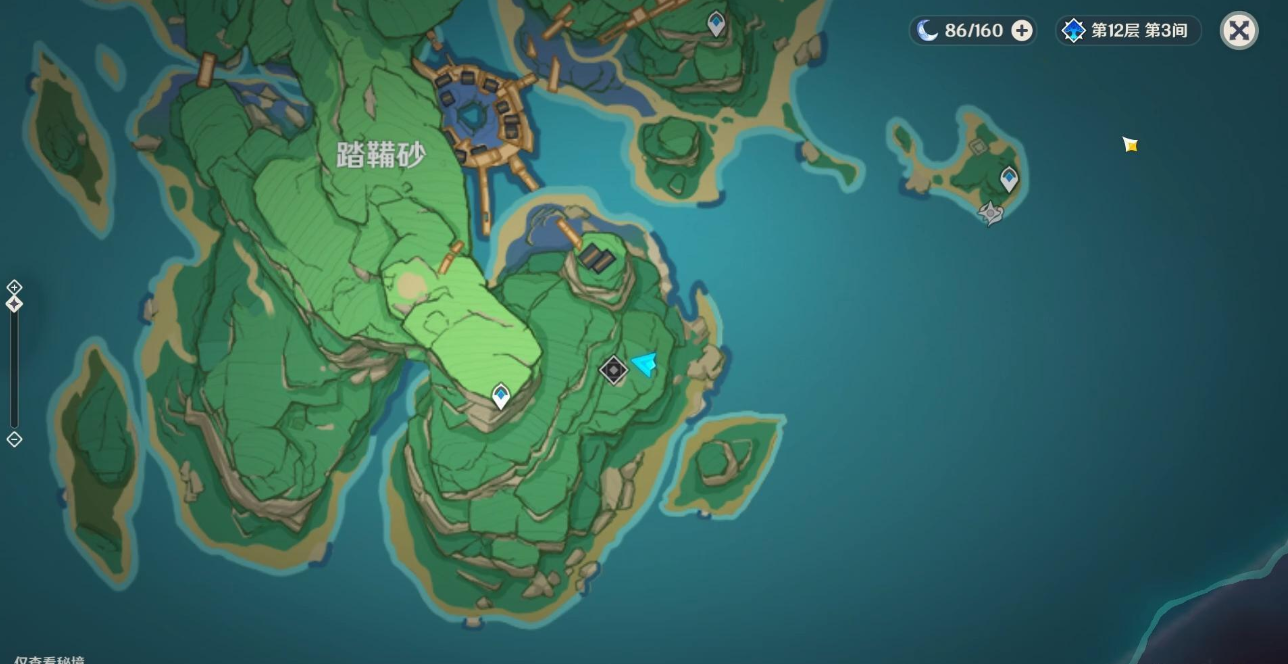Zoom out the map with the minus button

click(x=14, y=439)
